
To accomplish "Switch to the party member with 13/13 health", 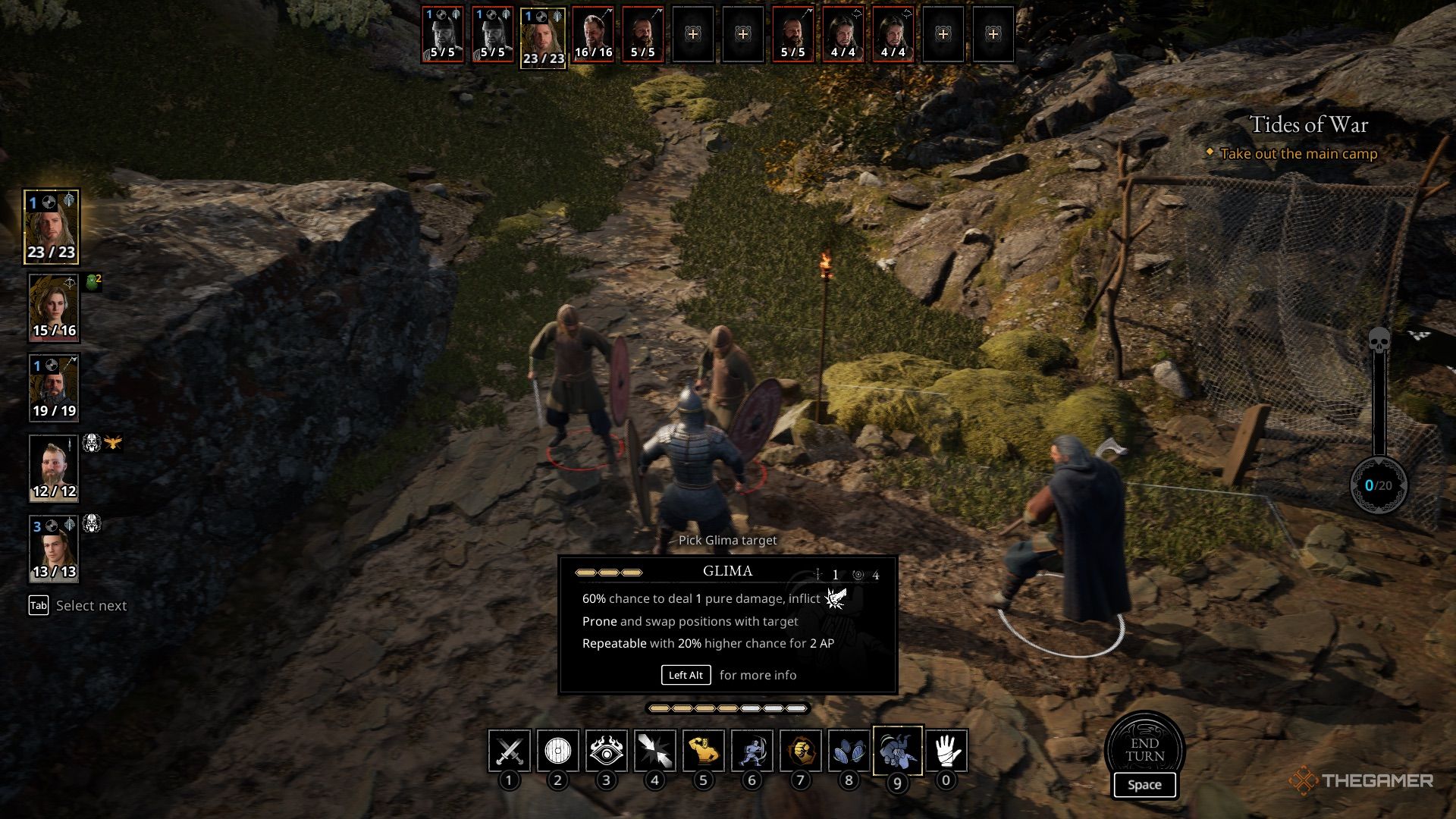I will (53, 548).
